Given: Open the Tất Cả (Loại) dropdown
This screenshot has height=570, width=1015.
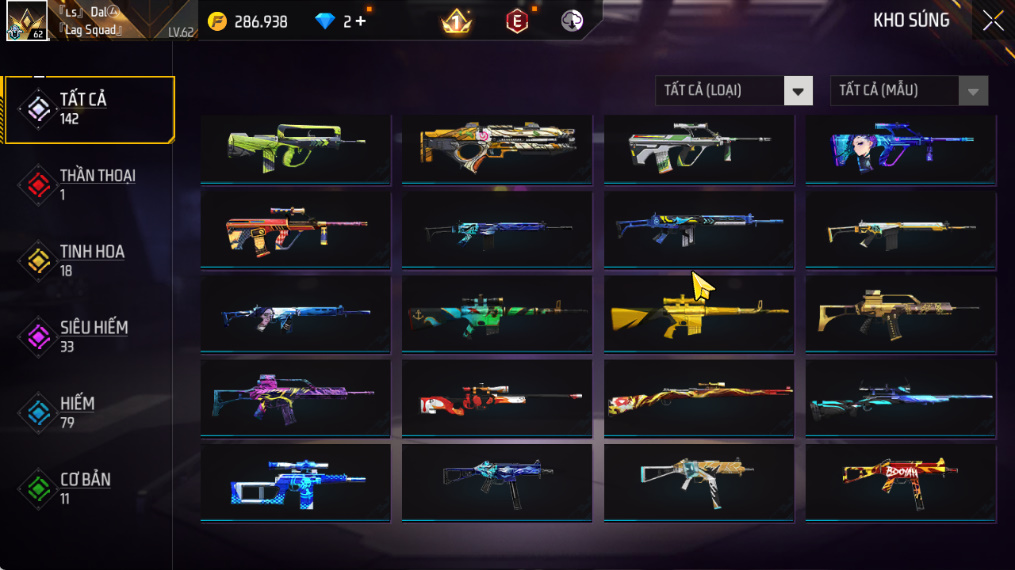Looking at the screenshot, I should point(734,91).
